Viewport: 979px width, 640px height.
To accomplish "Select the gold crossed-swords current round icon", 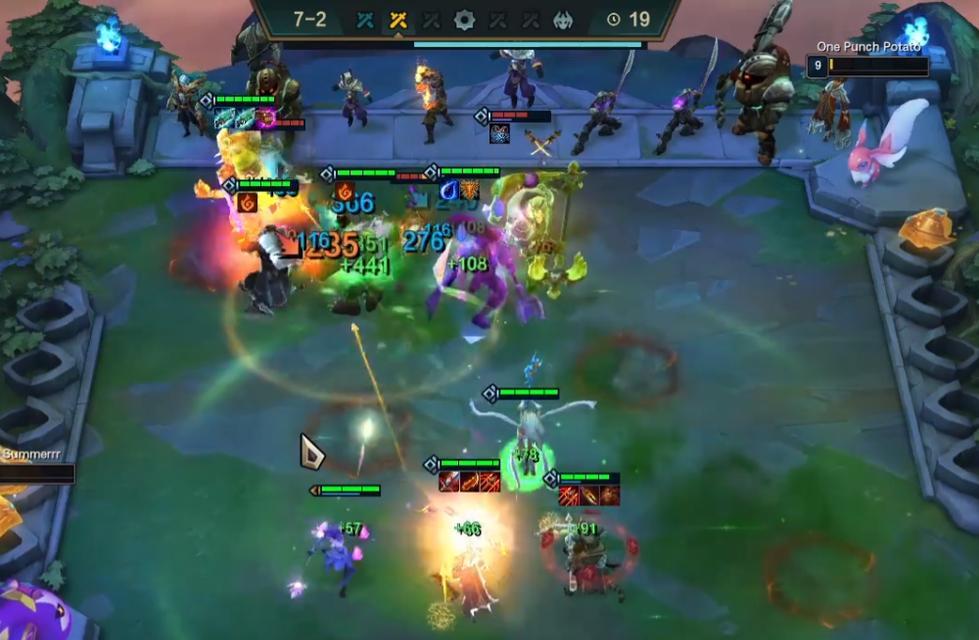I will point(398,19).
